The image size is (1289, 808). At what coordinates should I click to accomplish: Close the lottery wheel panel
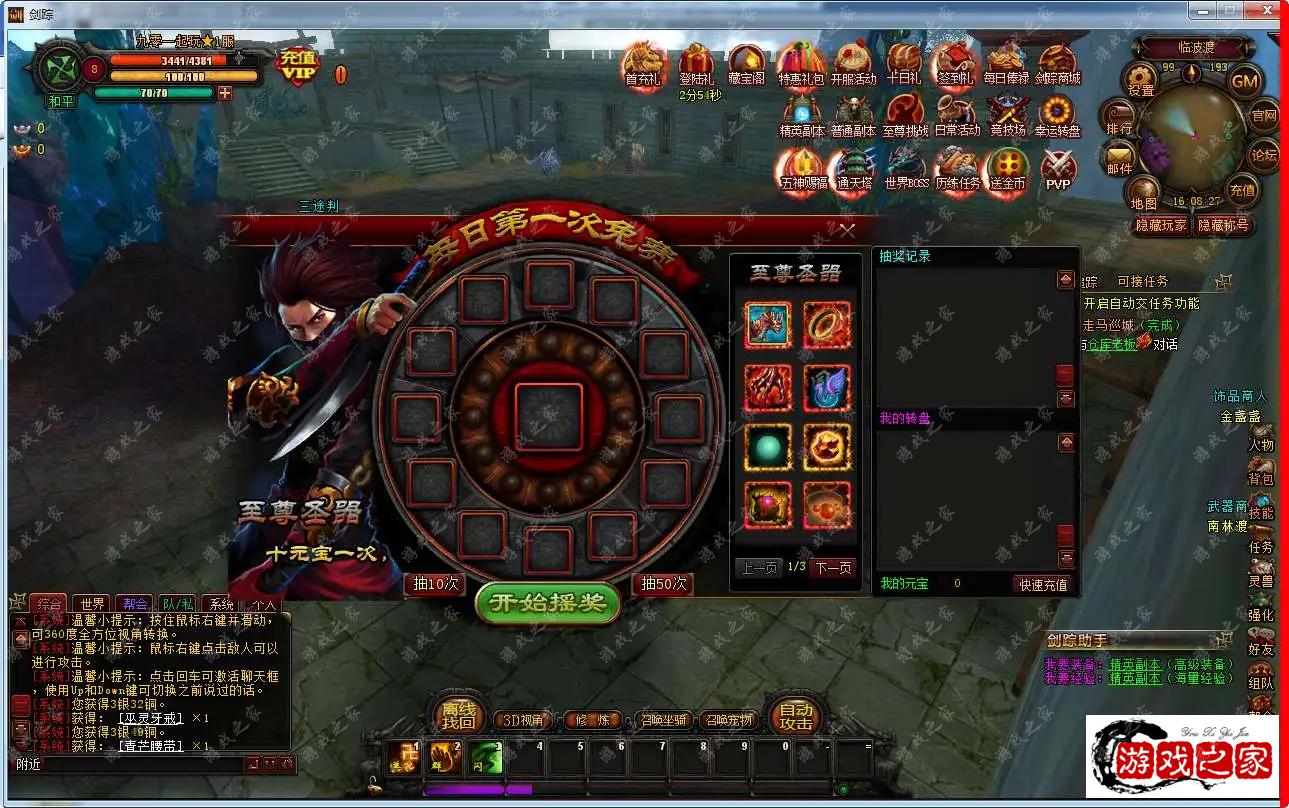tap(847, 231)
